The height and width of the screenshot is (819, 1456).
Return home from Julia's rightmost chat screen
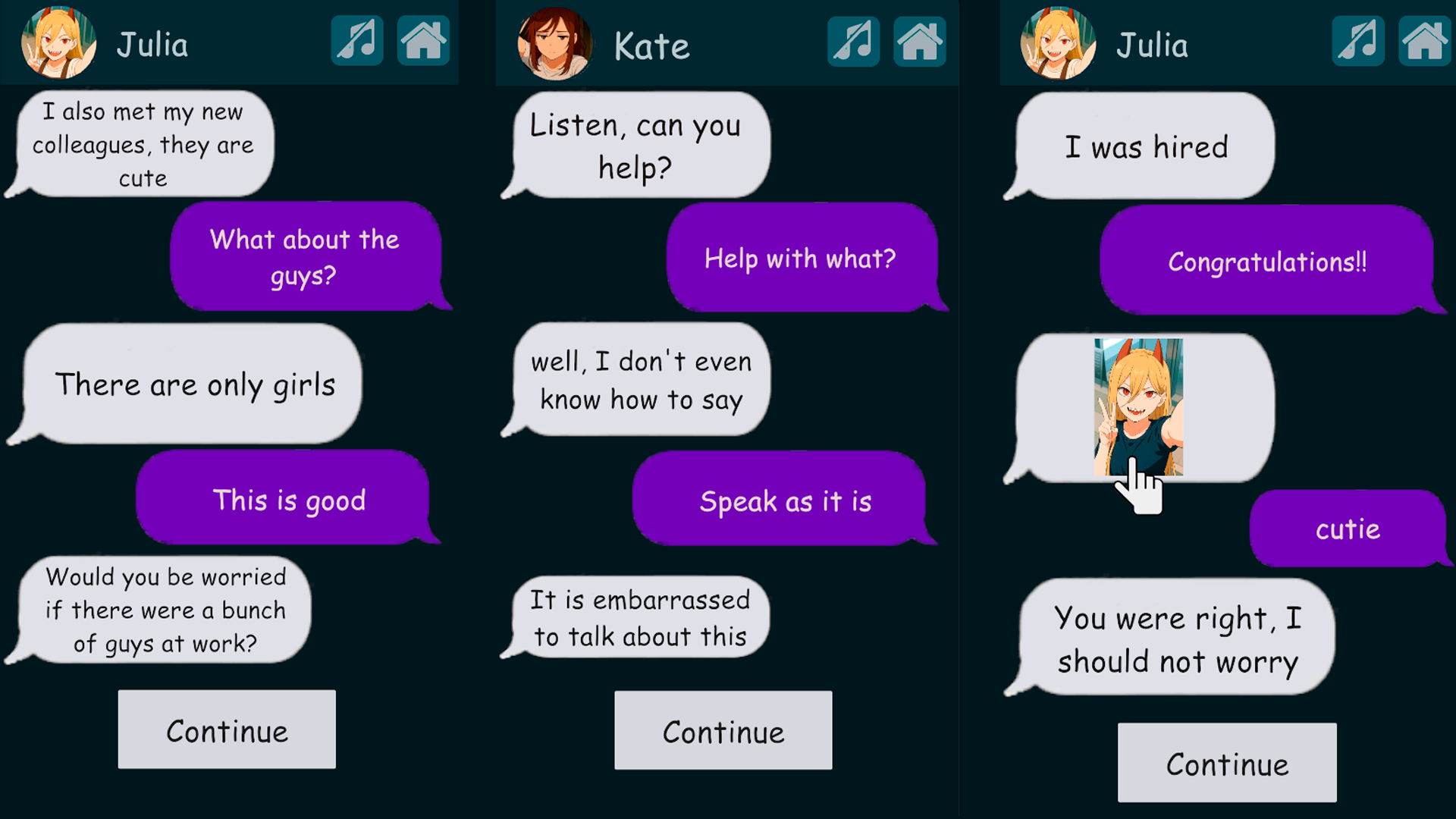[1423, 41]
